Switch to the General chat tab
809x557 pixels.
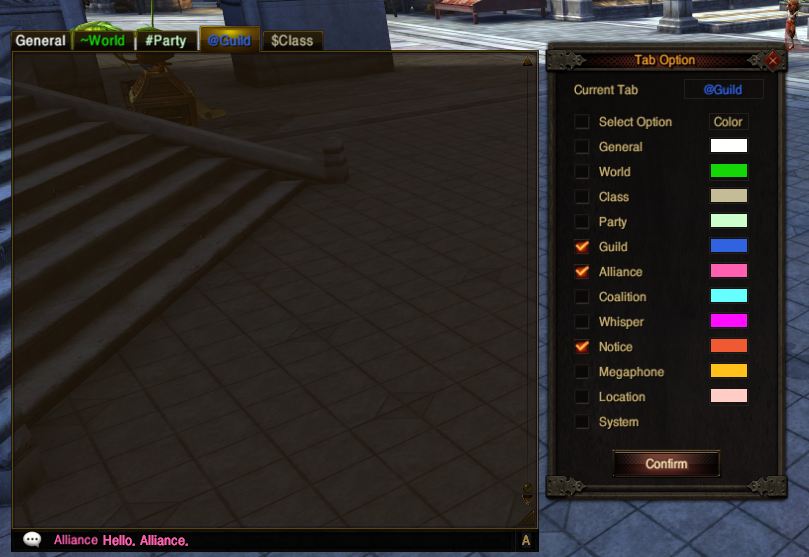point(41,41)
